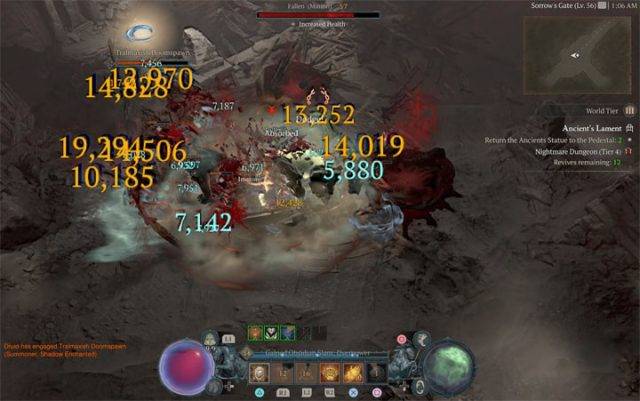The image size is (640, 401).
Task: Use the healing potion icon beside the health orb
Action: pyautogui.click(x=210, y=342)
